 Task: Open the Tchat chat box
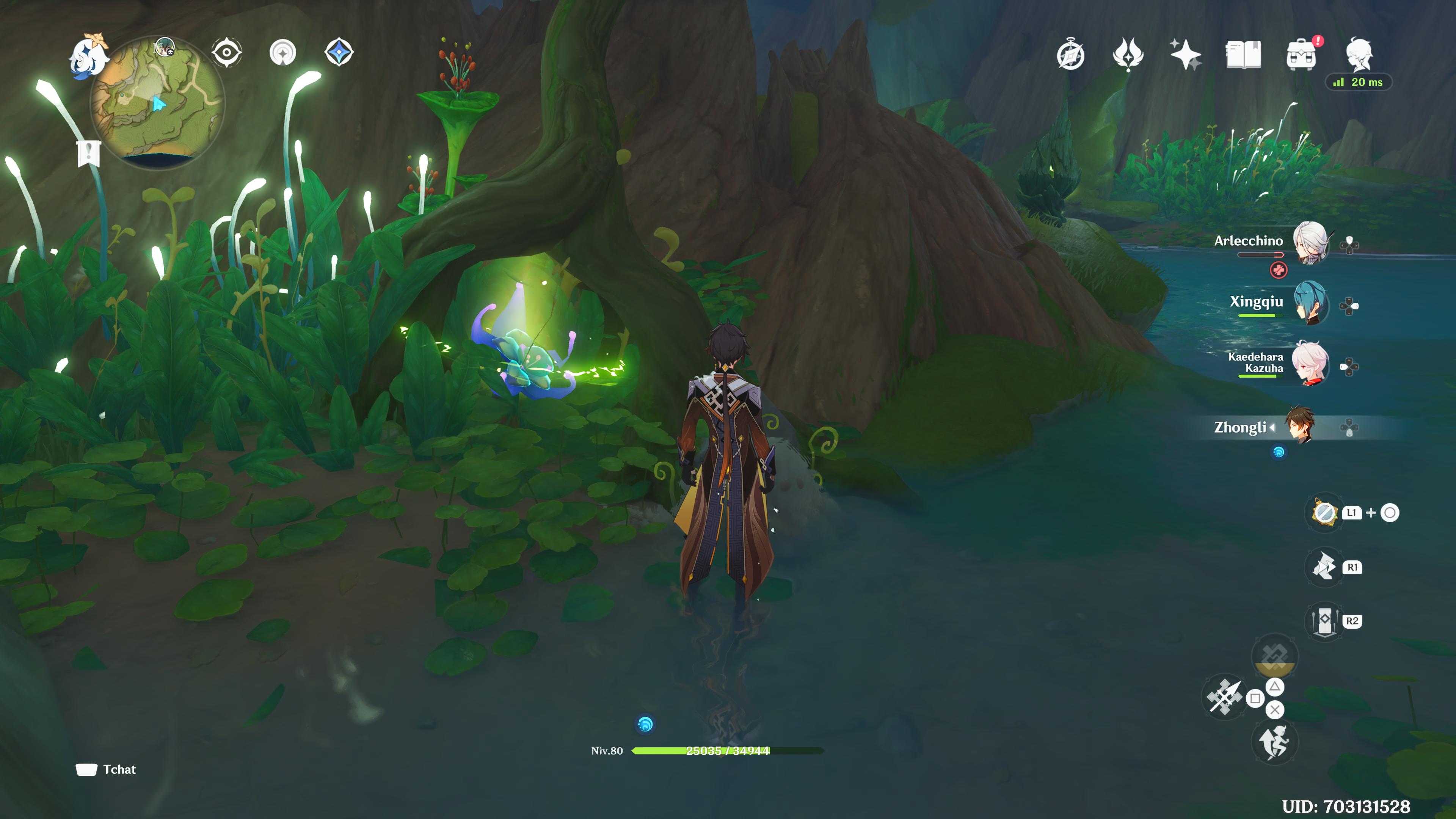point(107,769)
